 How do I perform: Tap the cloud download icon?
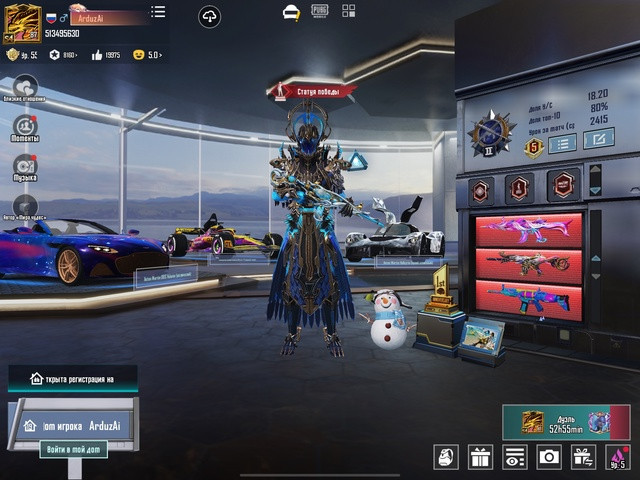click(209, 16)
